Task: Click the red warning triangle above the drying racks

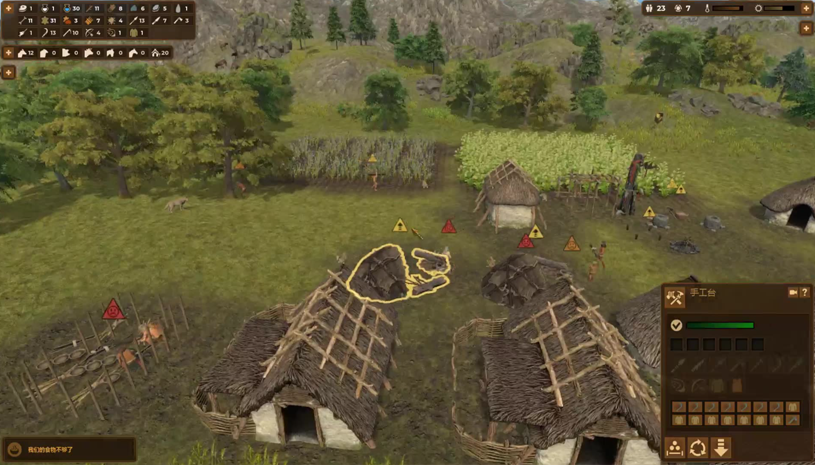Action: coord(113,310)
